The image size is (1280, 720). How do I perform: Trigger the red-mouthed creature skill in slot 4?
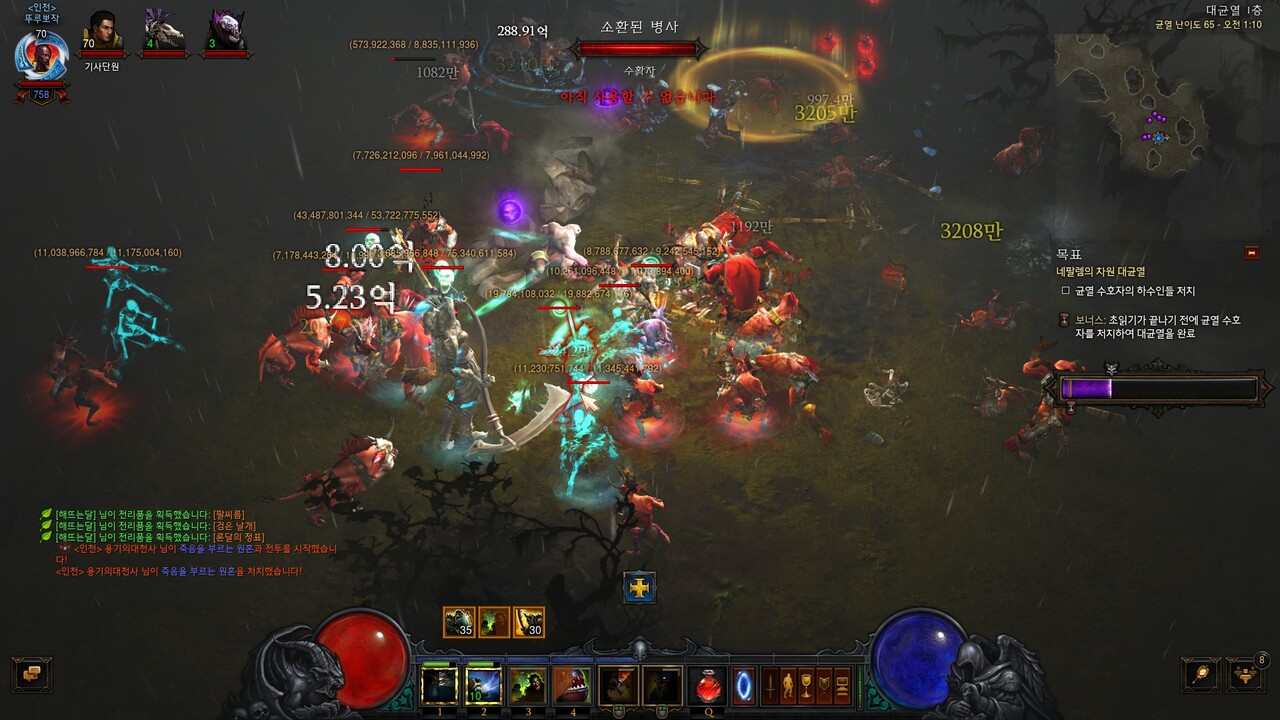[x=571, y=686]
